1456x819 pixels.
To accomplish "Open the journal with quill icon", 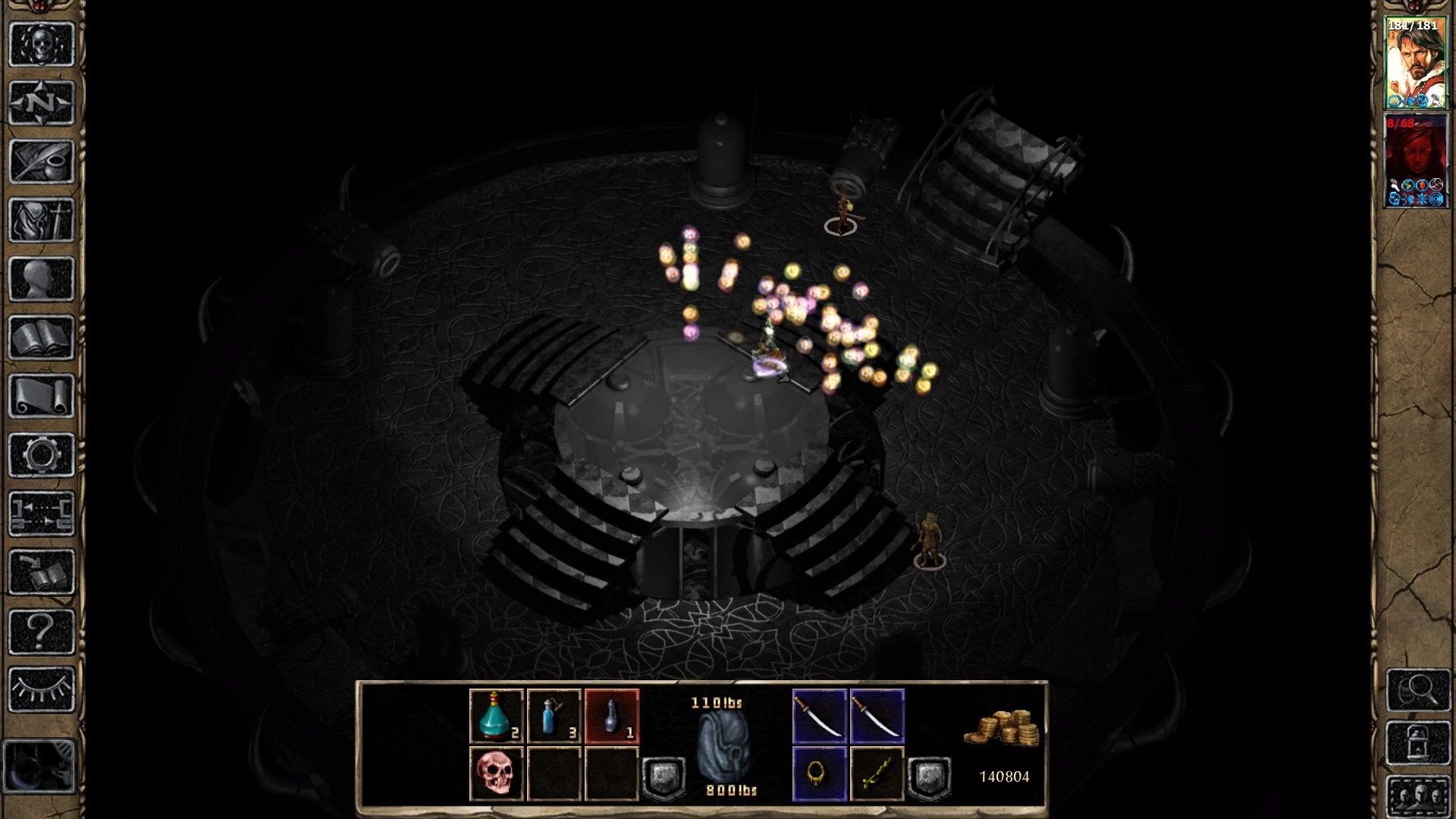I will [x=42, y=162].
